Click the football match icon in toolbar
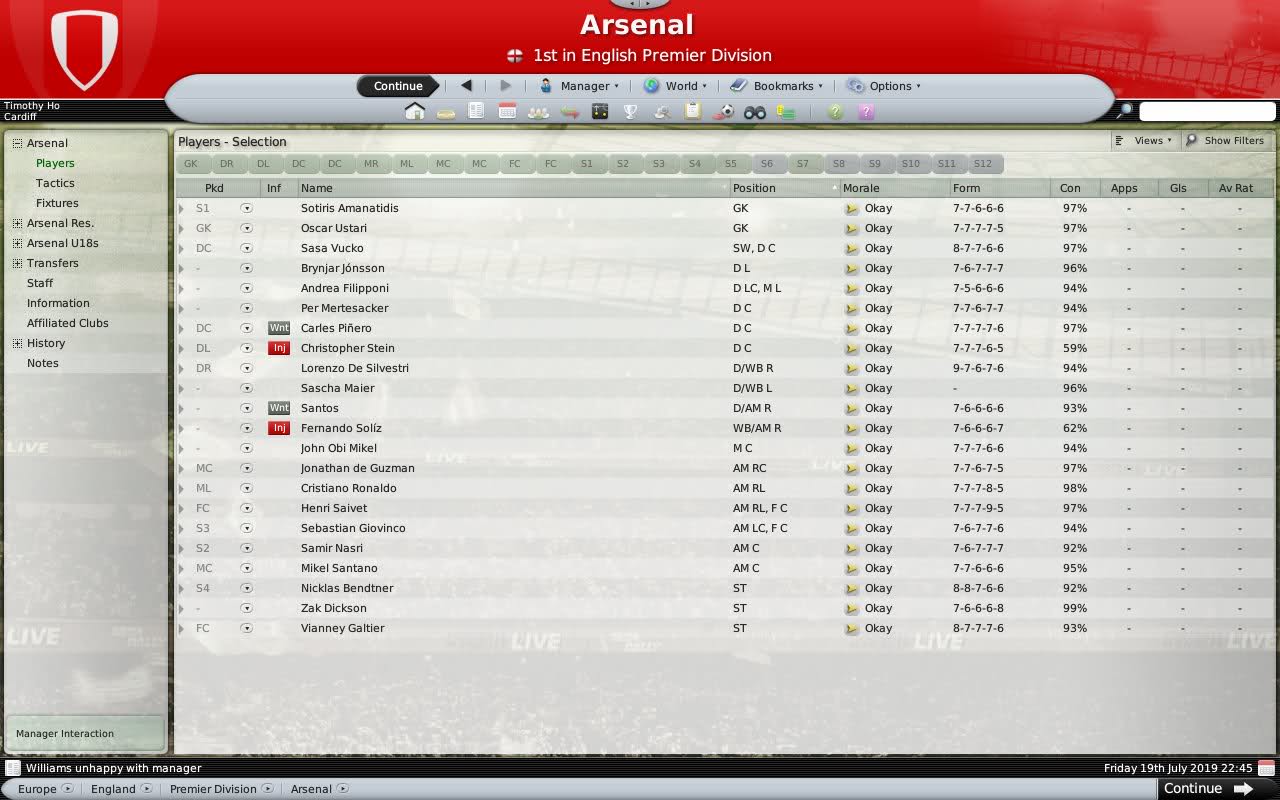Image resolution: width=1280 pixels, height=800 pixels. [x=724, y=112]
